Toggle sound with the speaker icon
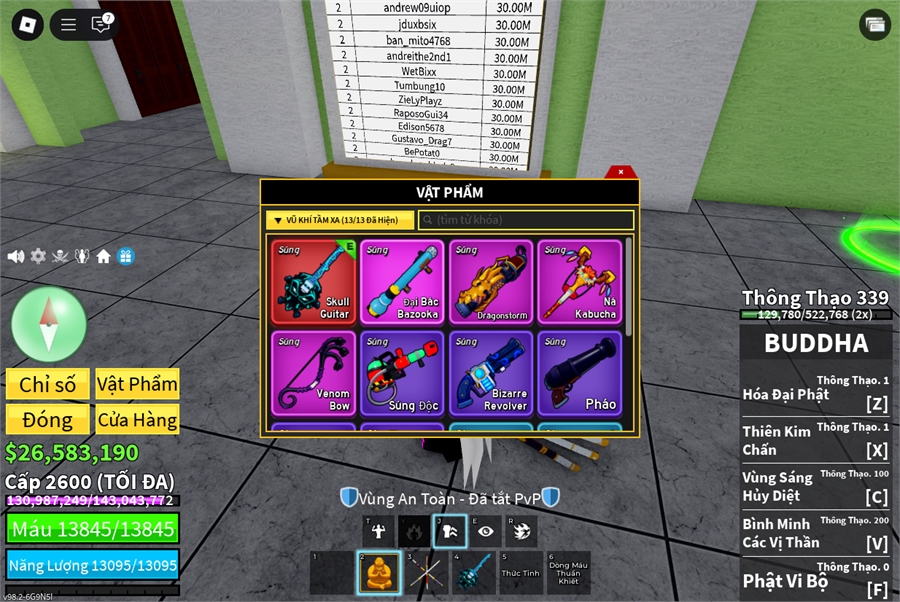This screenshot has height=602, width=900. point(16,256)
